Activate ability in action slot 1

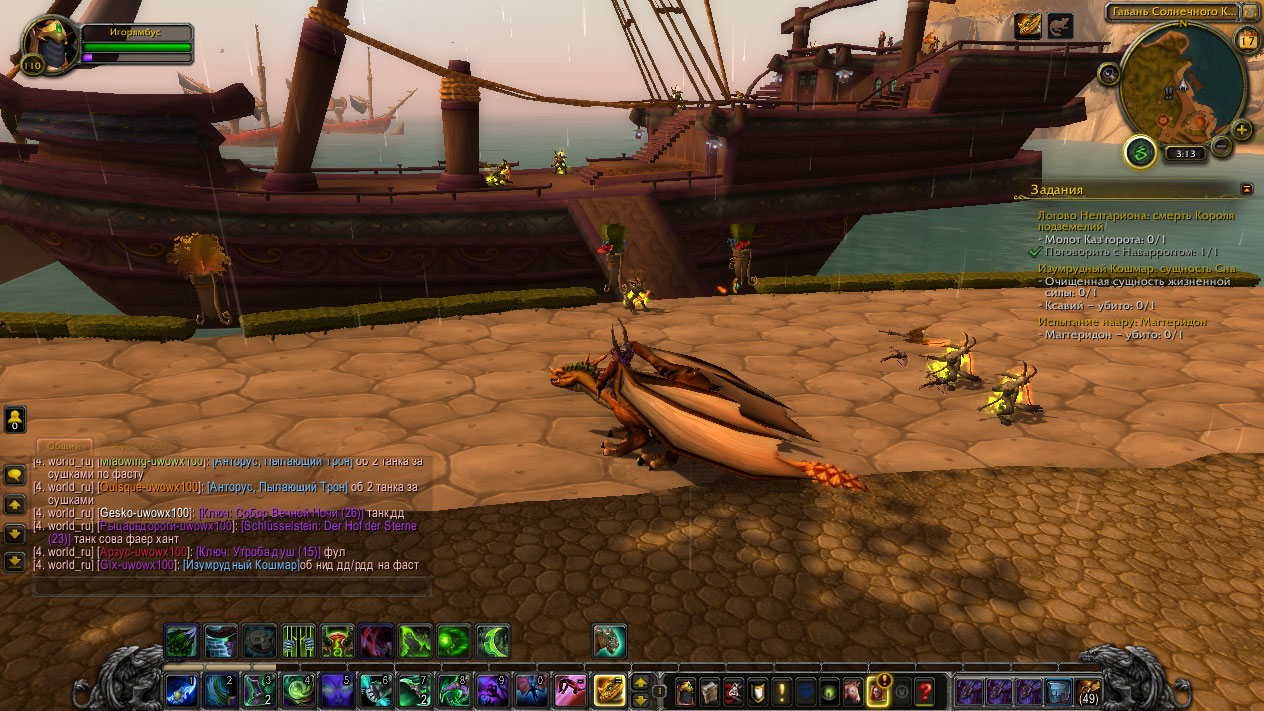pyautogui.click(x=181, y=690)
